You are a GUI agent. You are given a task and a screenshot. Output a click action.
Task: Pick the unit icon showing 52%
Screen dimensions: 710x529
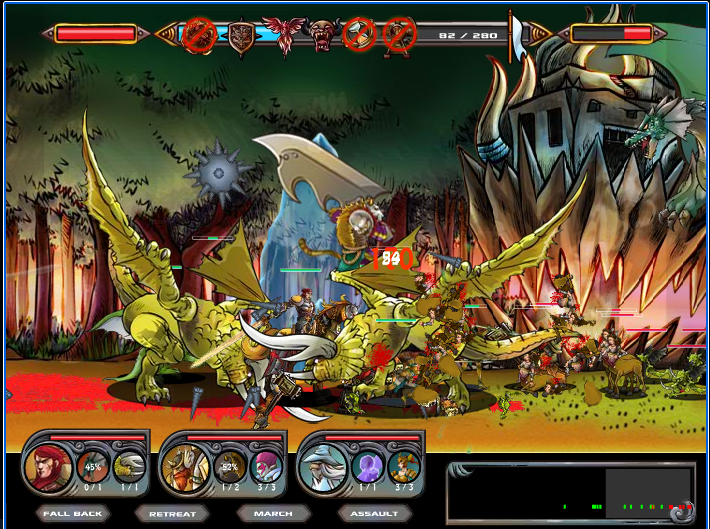[x=230, y=467]
